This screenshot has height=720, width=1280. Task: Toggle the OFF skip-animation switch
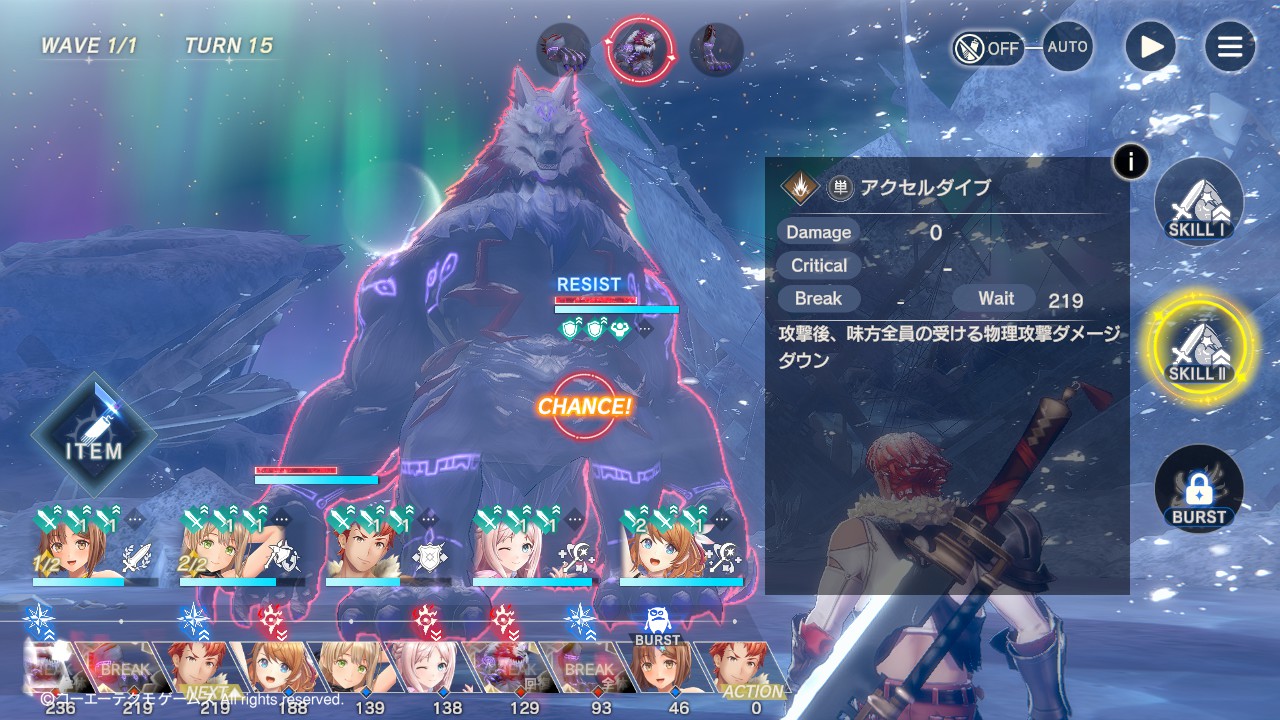pyautogui.click(x=988, y=47)
